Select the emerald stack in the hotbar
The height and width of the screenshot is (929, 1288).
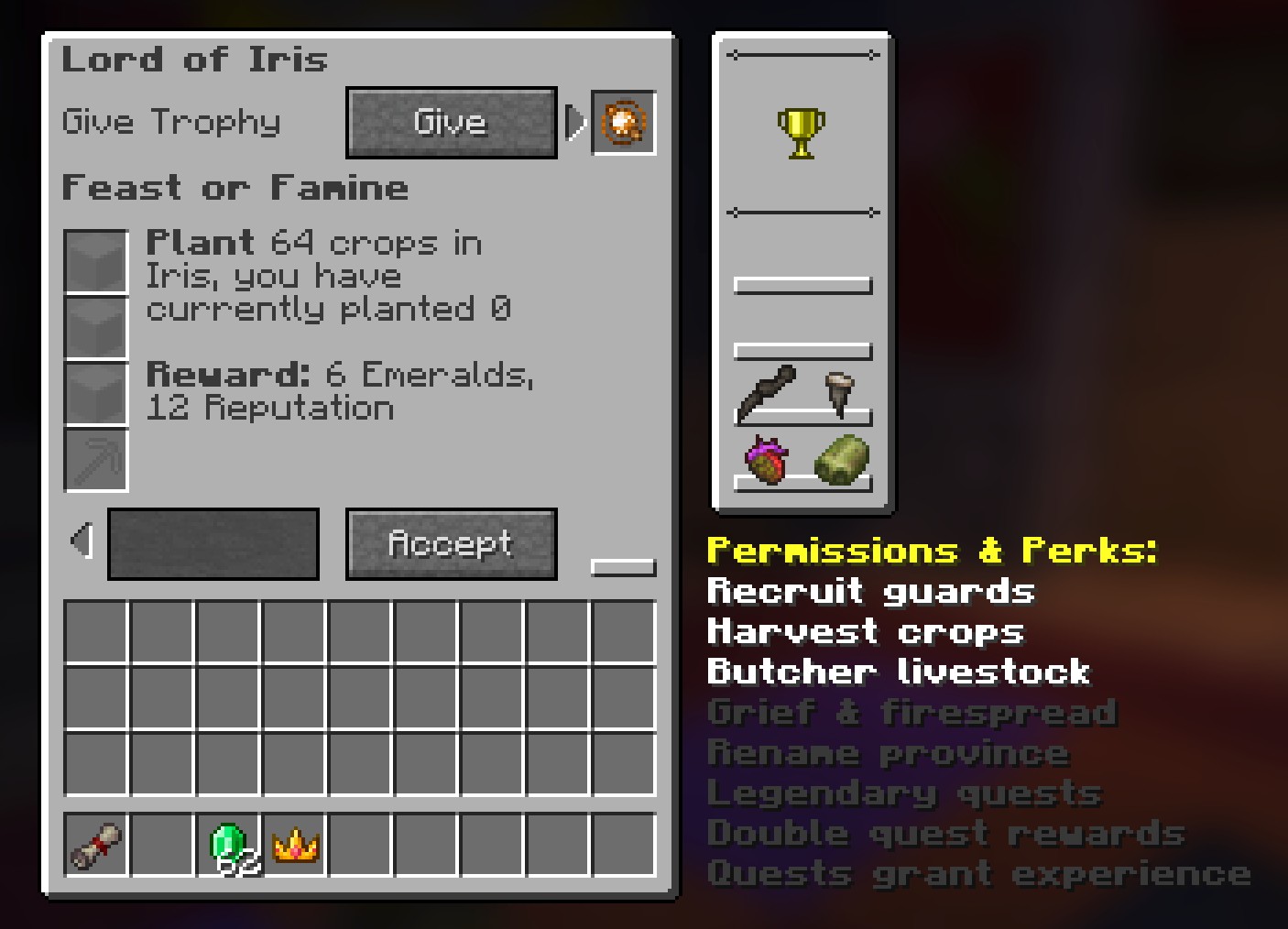[x=229, y=845]
